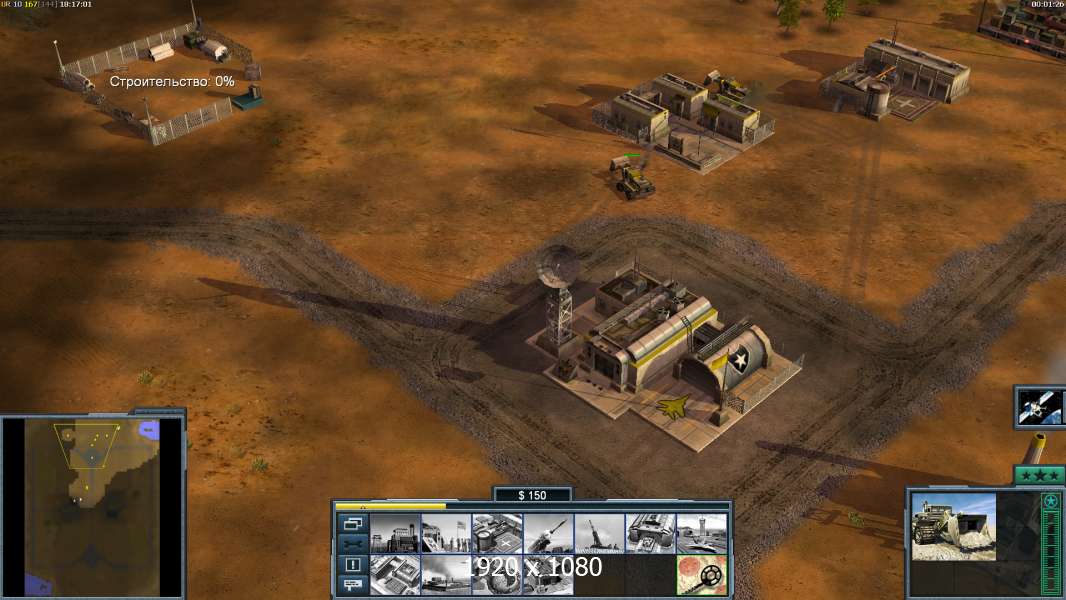Queue the war factory building
1066x600 pixels.
(x=650, y=534)
